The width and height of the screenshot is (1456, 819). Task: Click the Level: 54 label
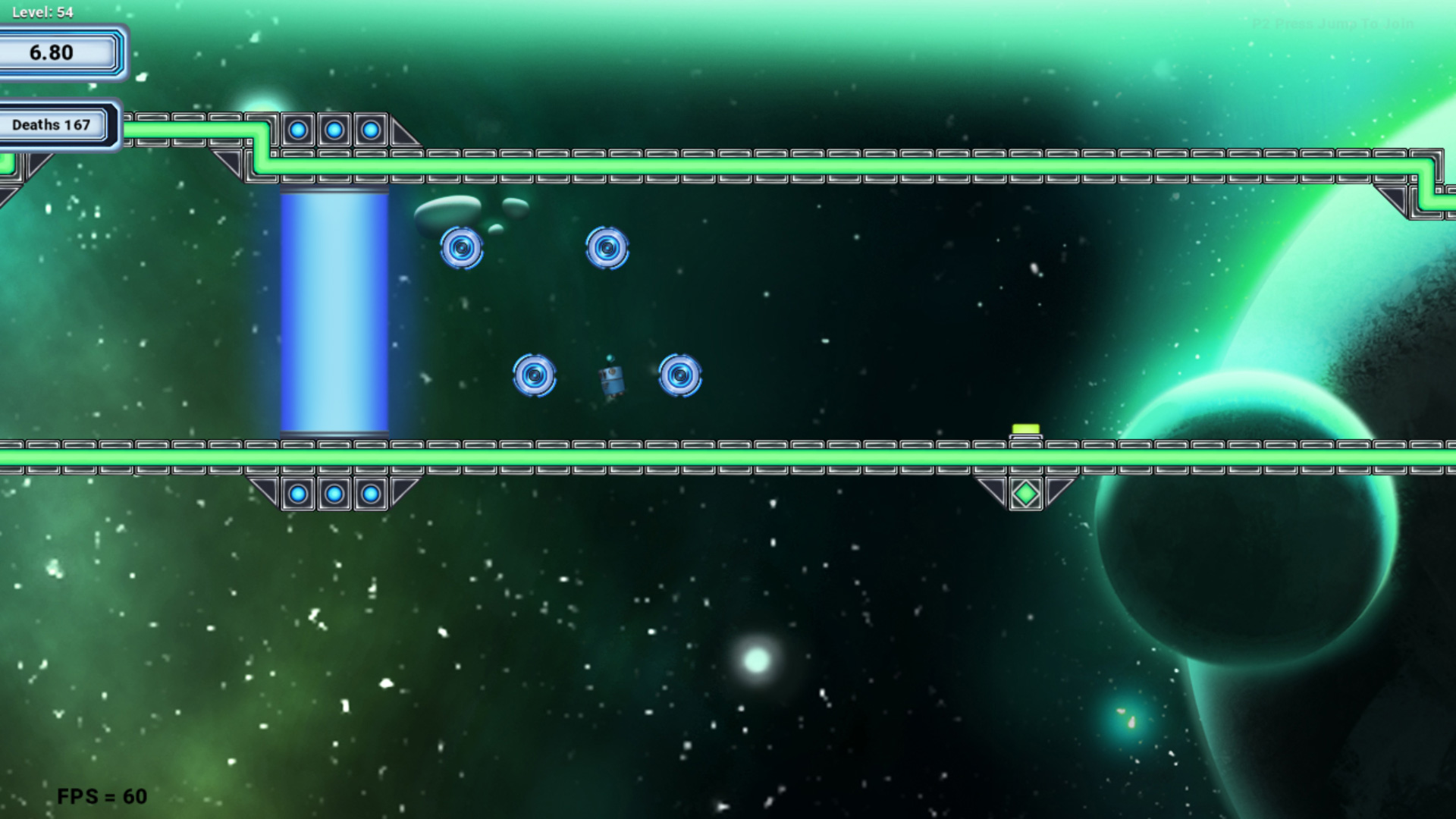click(x=42, y=11)
